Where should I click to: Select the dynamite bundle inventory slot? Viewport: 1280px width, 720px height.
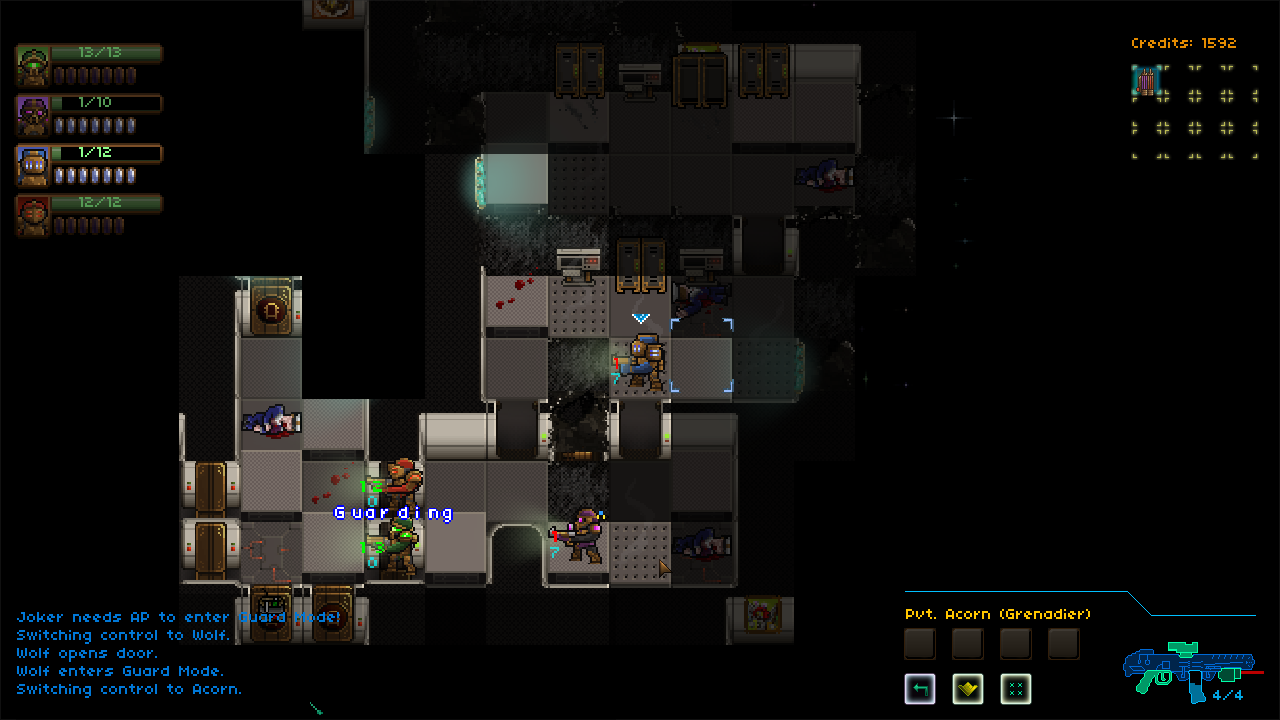[x=1145, y=81]
